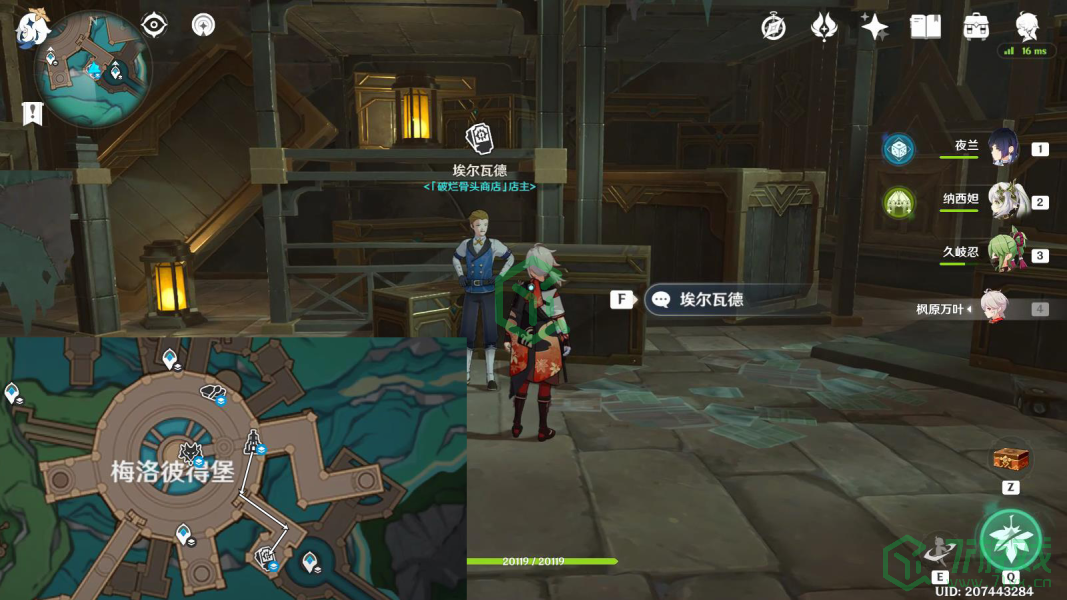The image size is (1067, 600).
Task: Switch to party member 纳西妲
Action: coord(1003,201)
